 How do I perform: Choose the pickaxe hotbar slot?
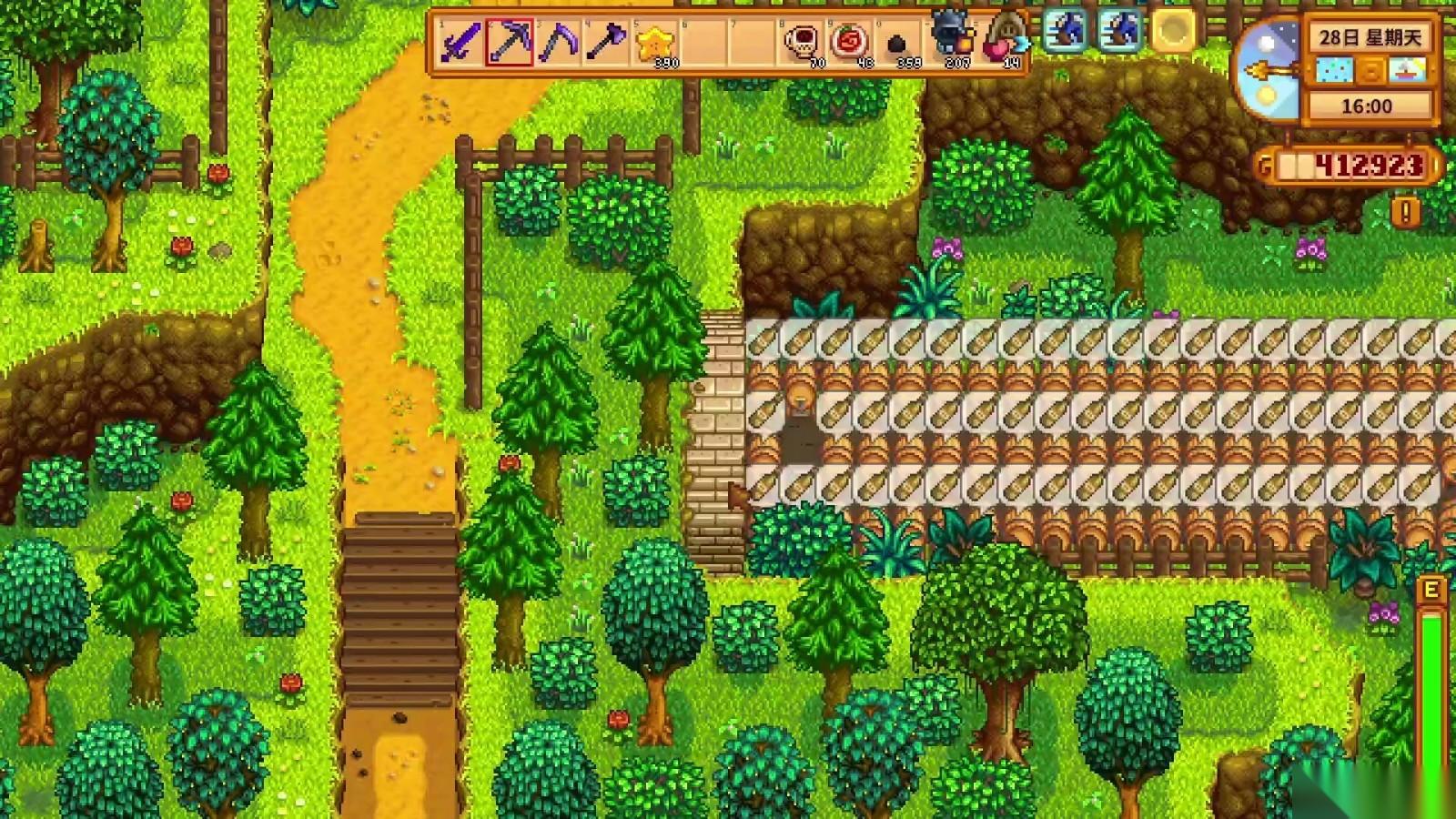pyautogui.click(x=510, y=42)
